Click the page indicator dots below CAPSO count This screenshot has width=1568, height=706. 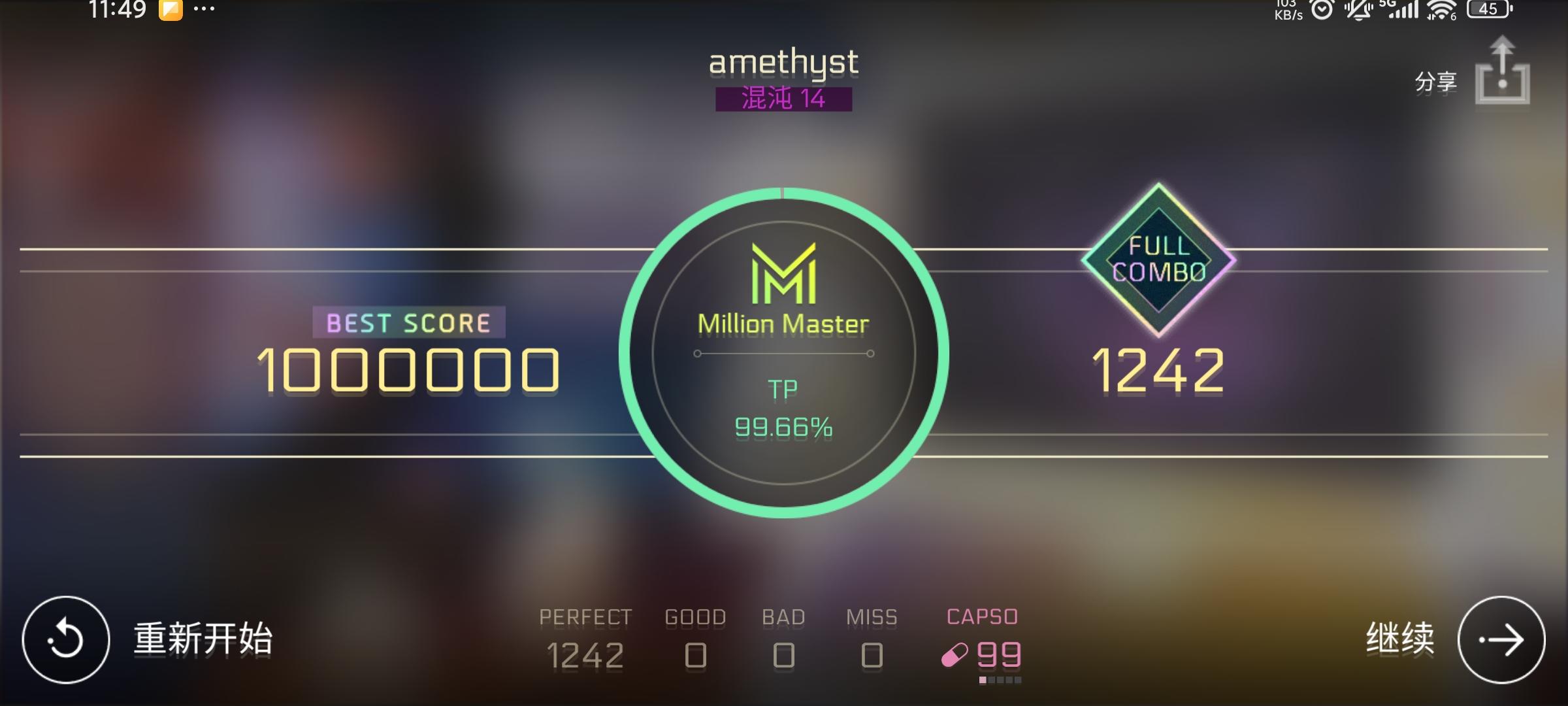coord(1000,681)
